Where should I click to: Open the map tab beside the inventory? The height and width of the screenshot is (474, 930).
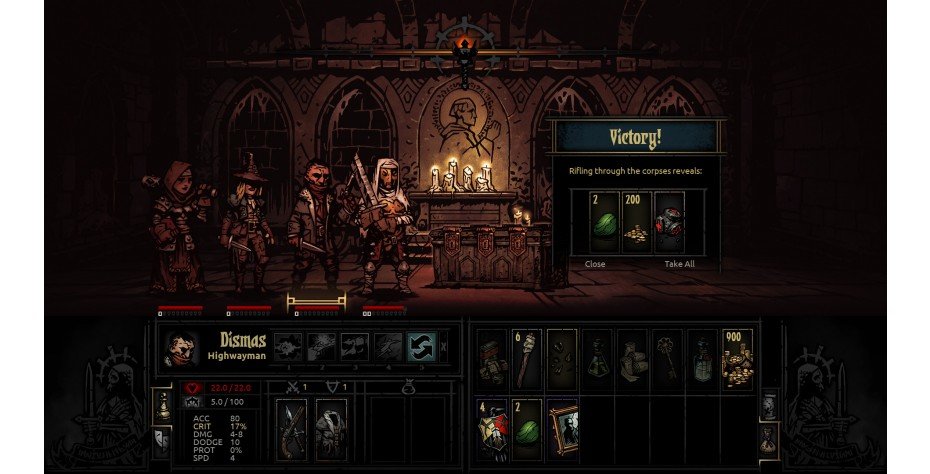pos(768,405)
